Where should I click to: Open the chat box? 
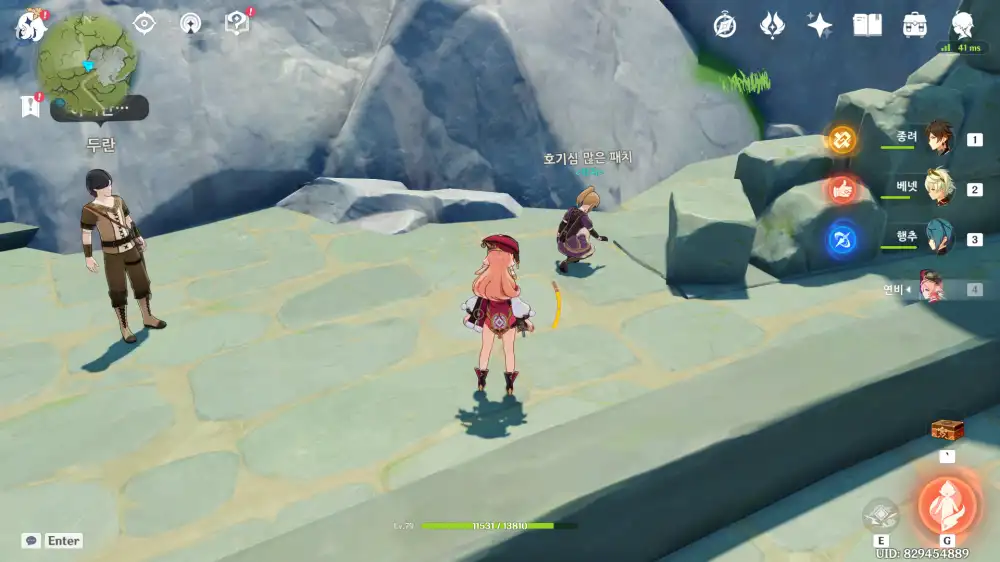(32, 540)
